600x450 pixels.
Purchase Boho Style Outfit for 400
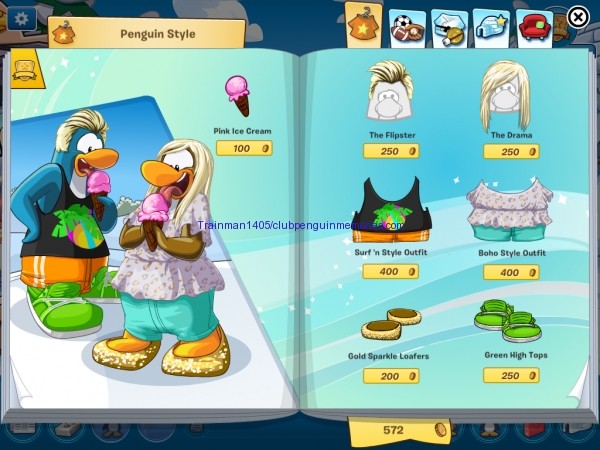point(511,272)
